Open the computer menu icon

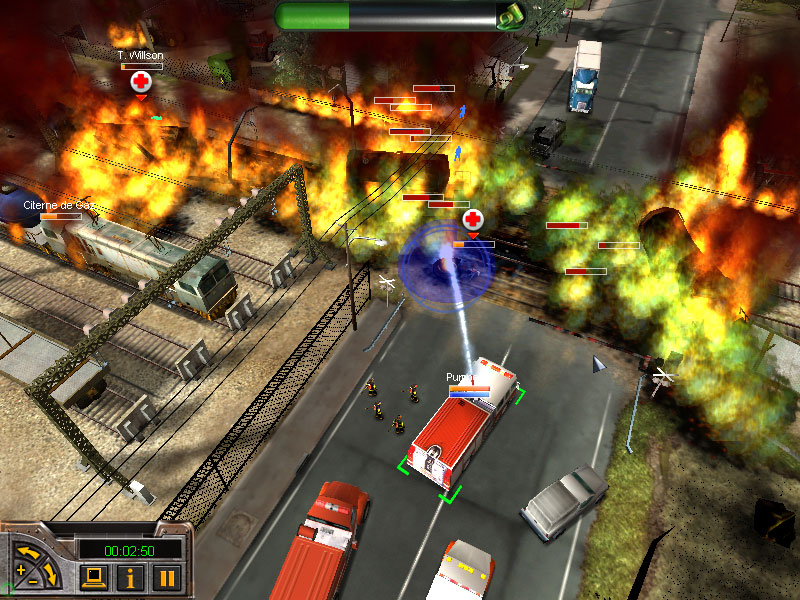95,577
